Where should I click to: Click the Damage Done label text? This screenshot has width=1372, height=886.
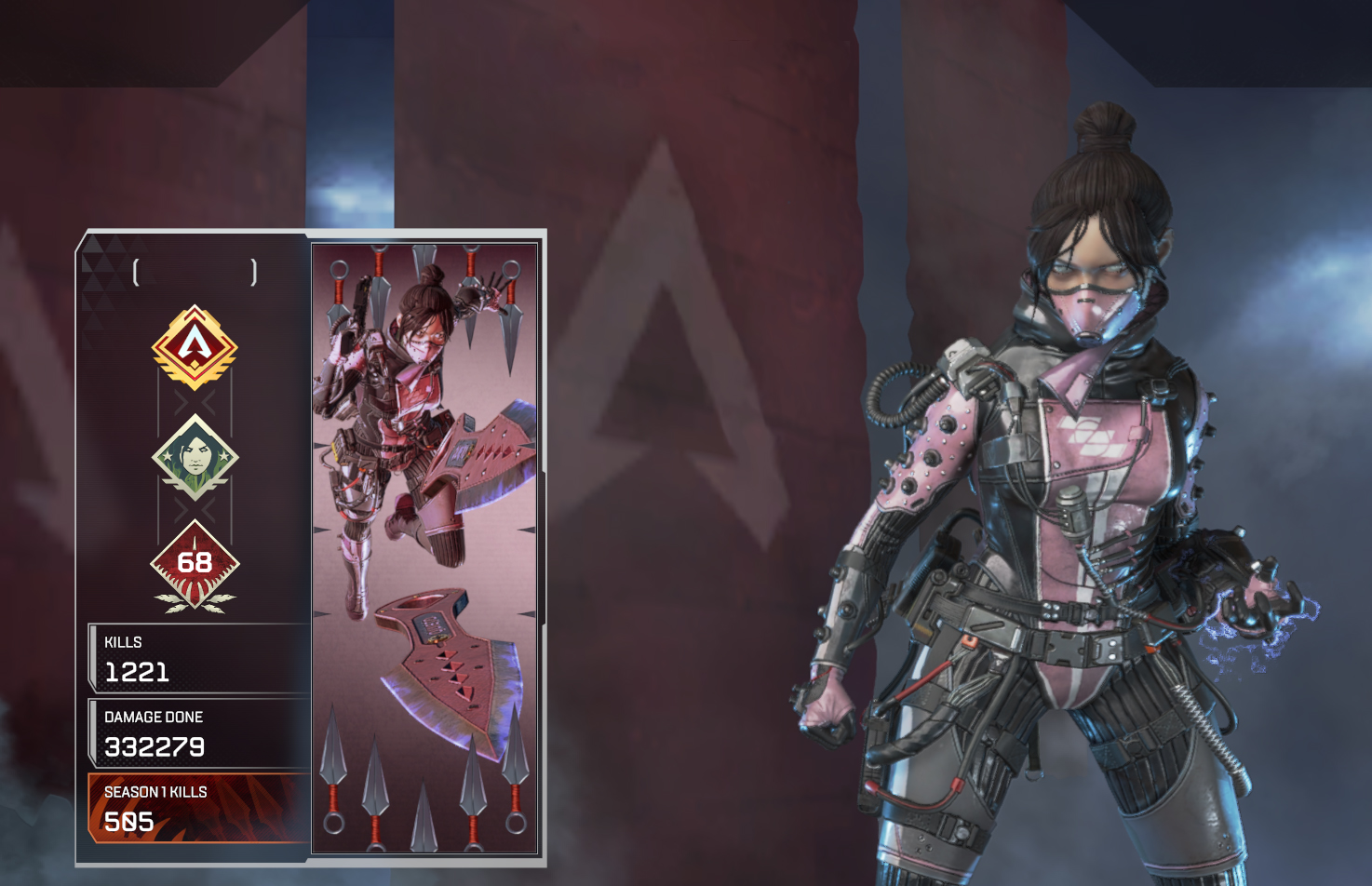coord(152,717)
